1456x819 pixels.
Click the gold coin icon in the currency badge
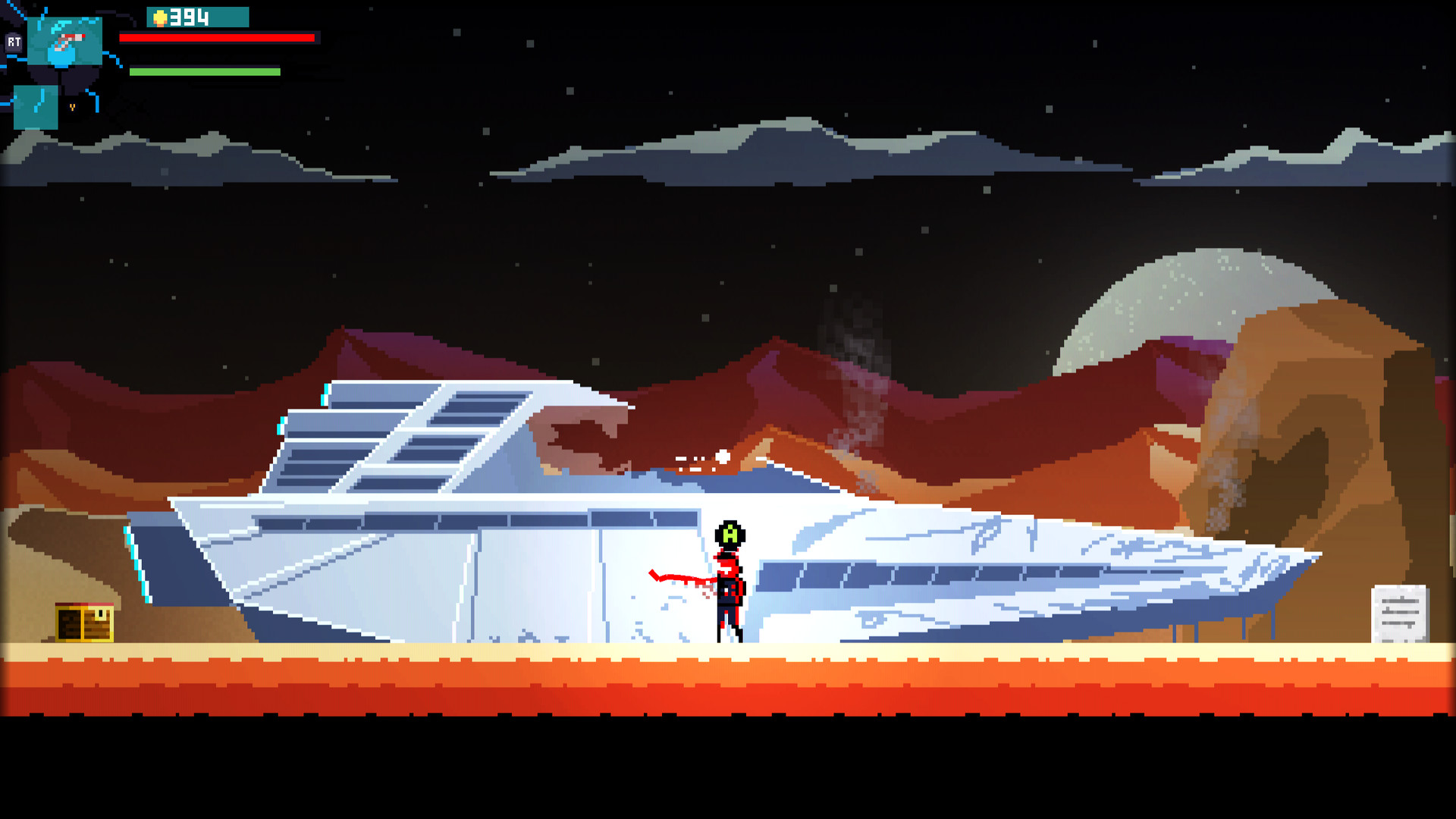159,17
